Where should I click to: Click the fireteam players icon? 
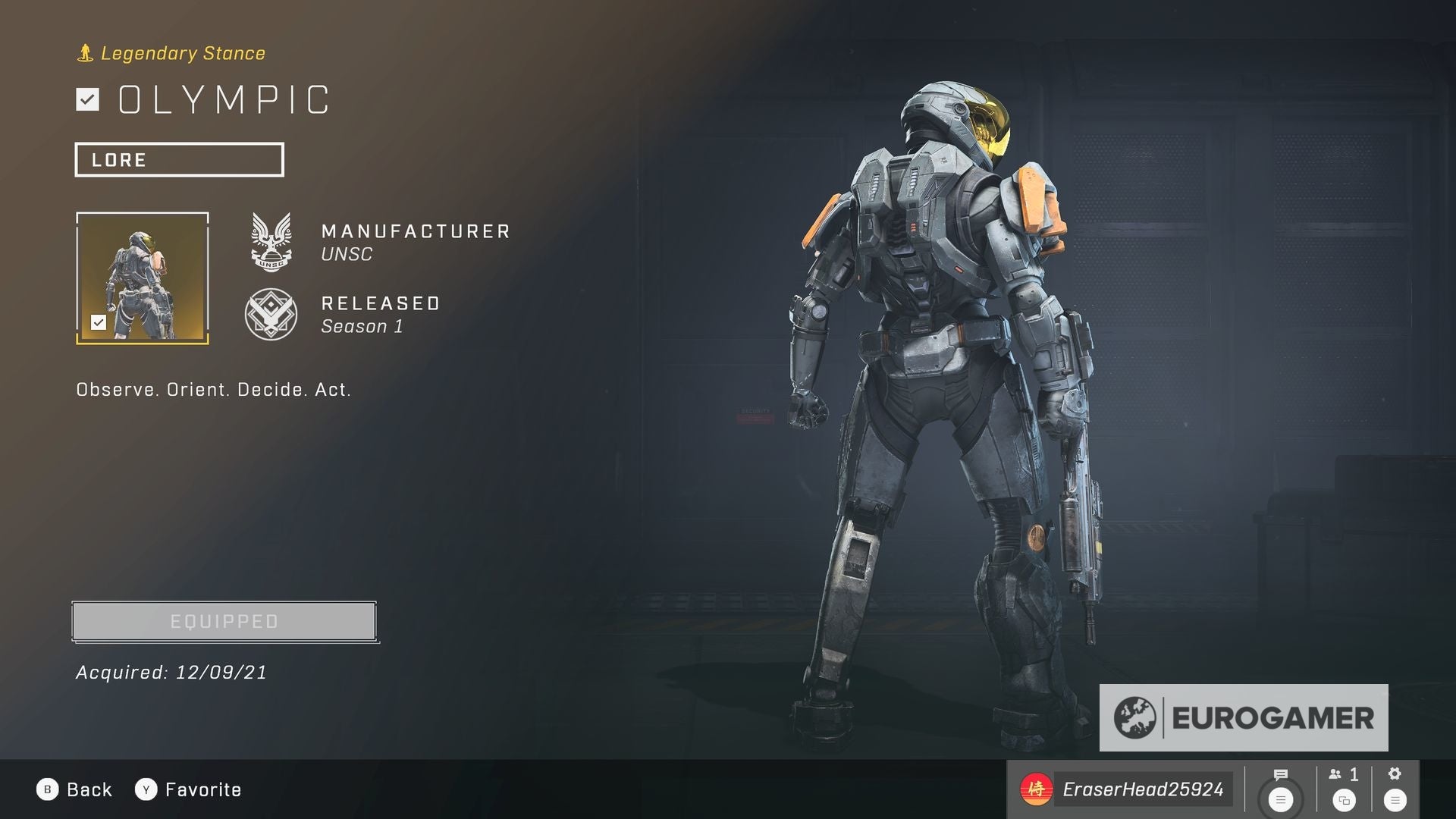coord(1336,775)
